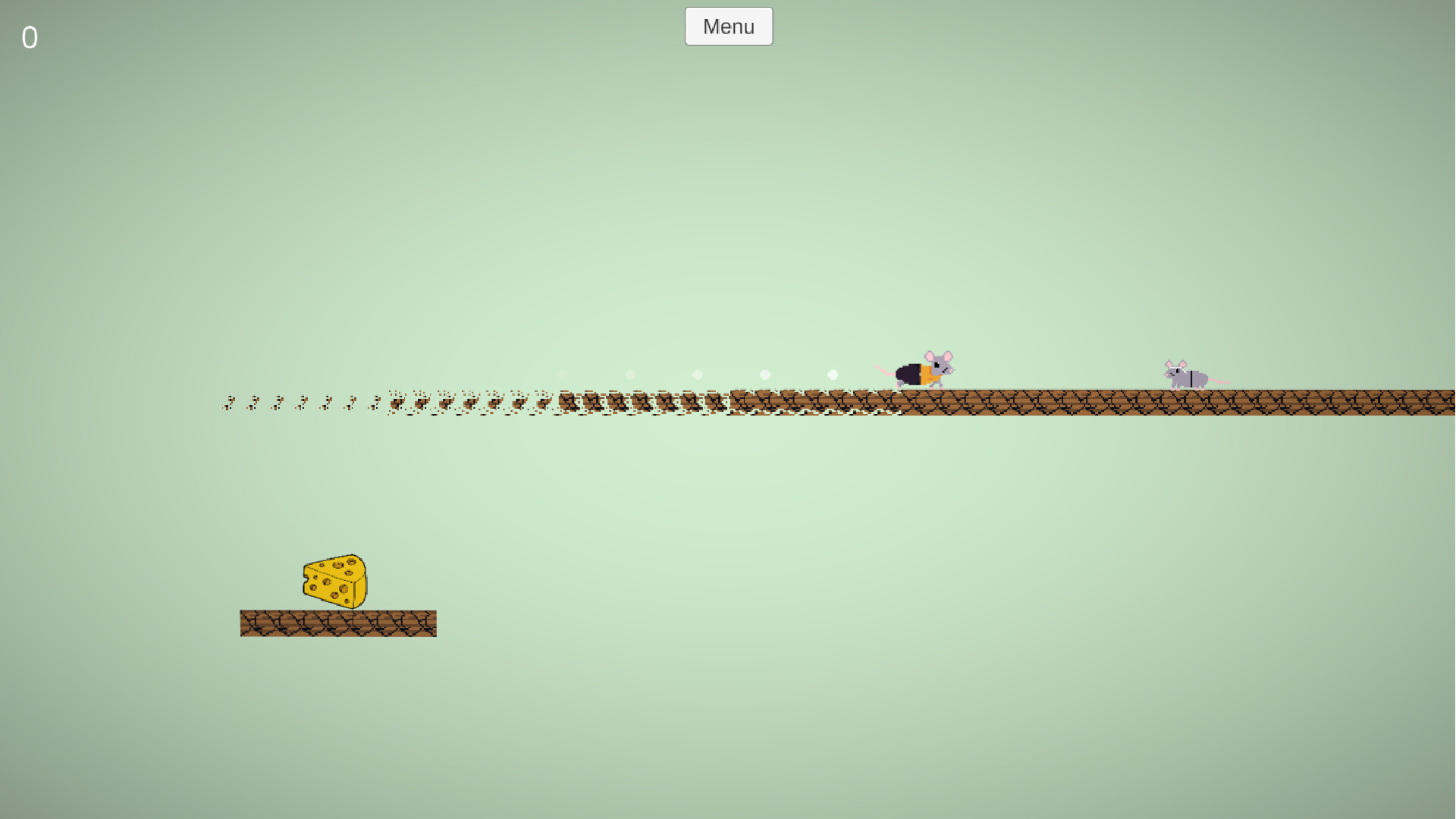
Task: Click the short platform below the cheese
Action: tap(338, 623)
